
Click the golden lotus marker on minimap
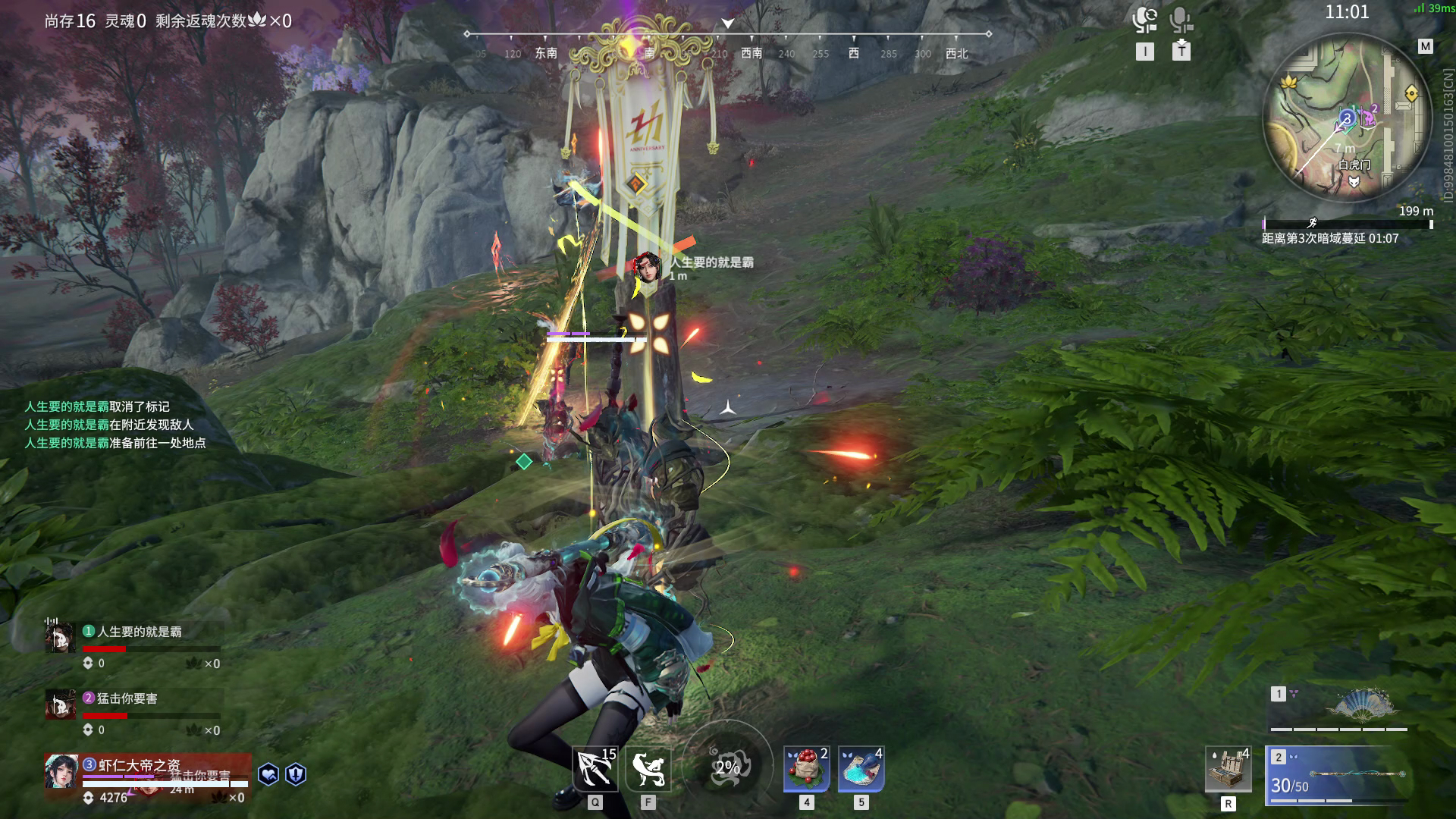tap(1288, 81)
